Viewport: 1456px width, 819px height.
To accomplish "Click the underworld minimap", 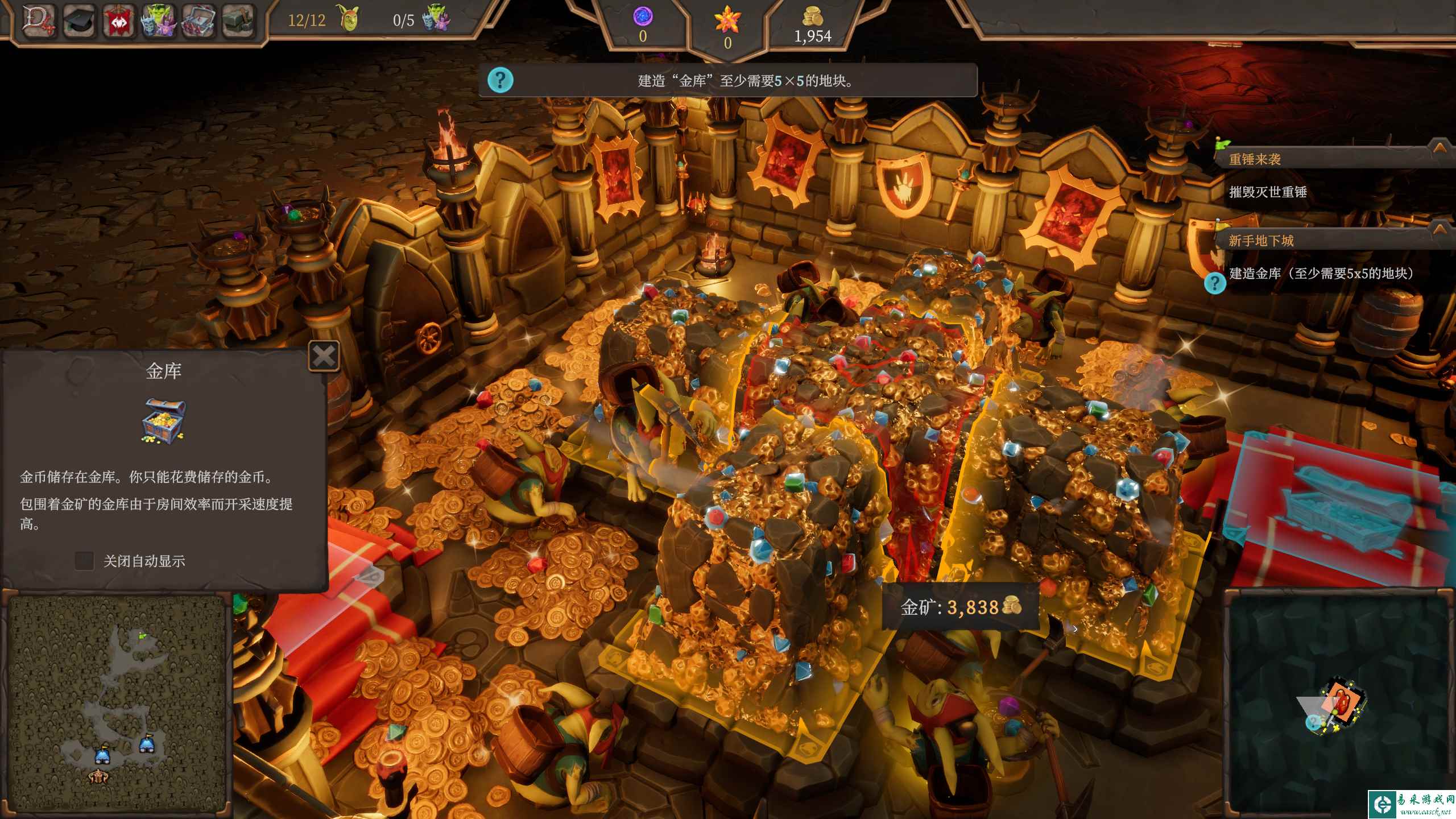I will point(117,705).
